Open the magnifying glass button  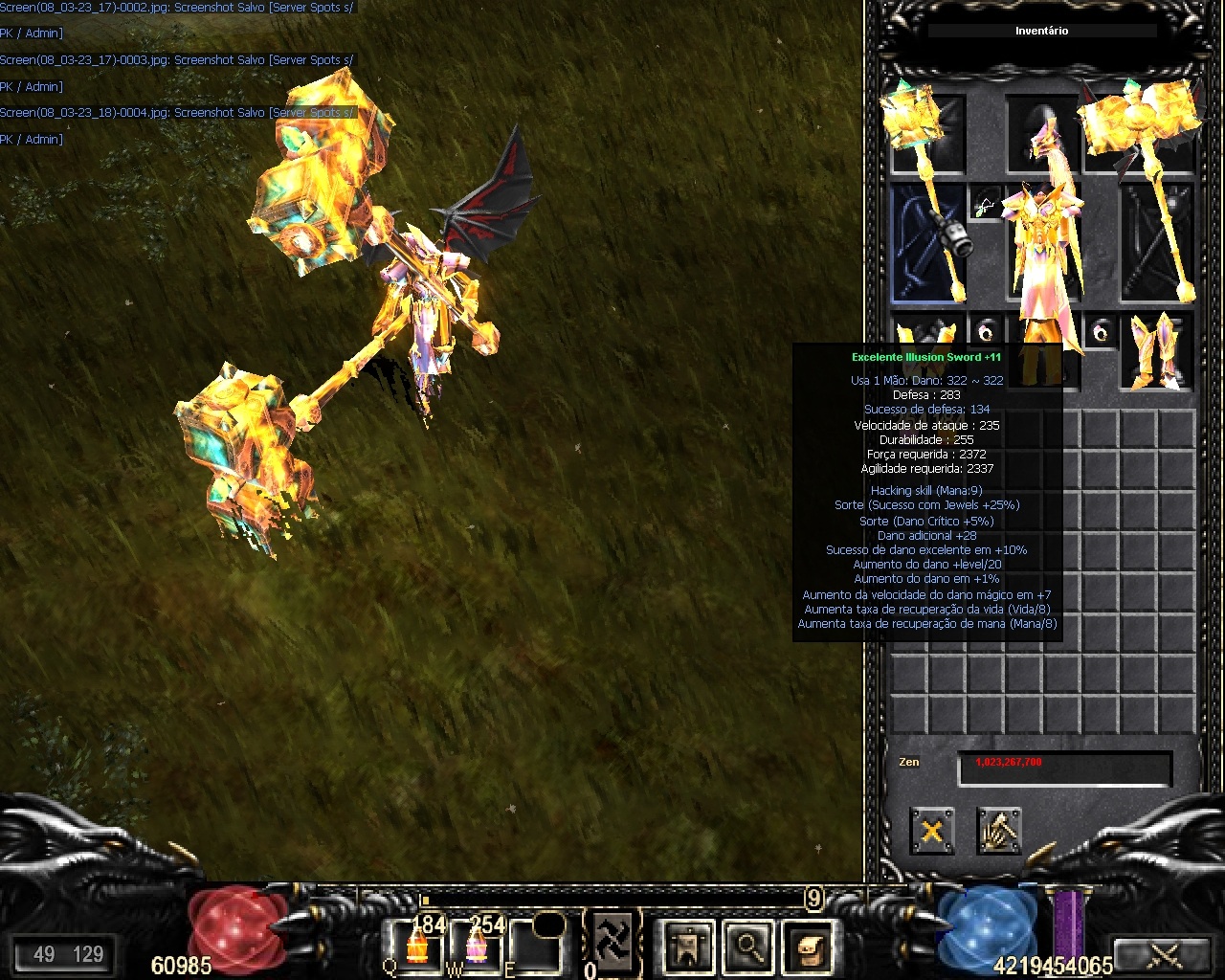[x=746, y=947]
